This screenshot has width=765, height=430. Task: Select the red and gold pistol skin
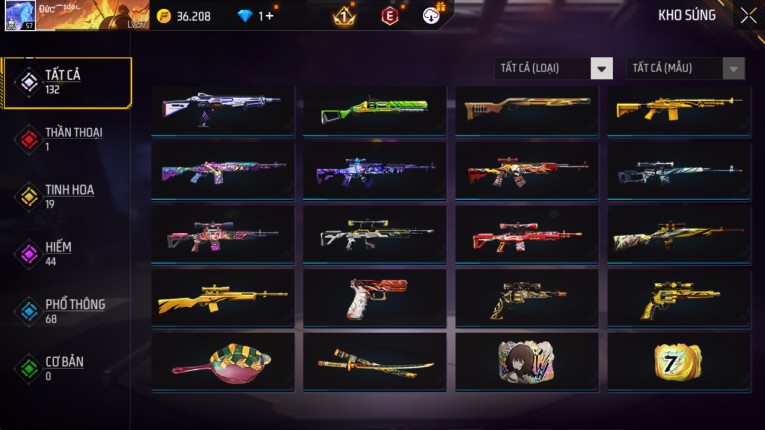(x=375, y=298)
